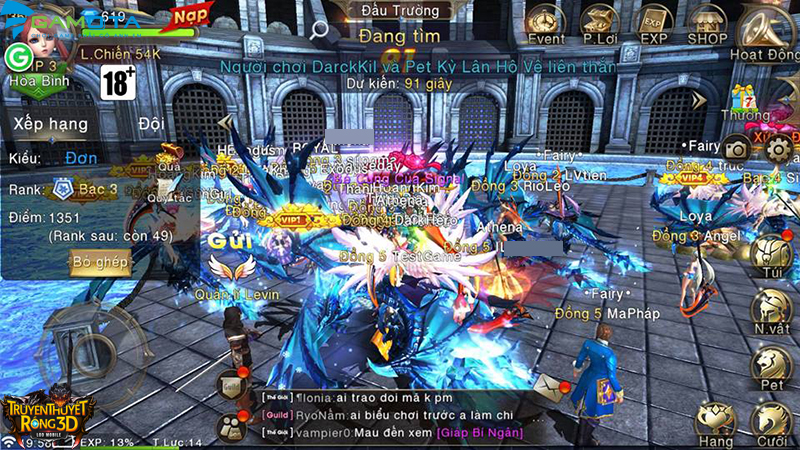Open the Event menu
This screenshot has width=800, height=450.
pos(546,22)
